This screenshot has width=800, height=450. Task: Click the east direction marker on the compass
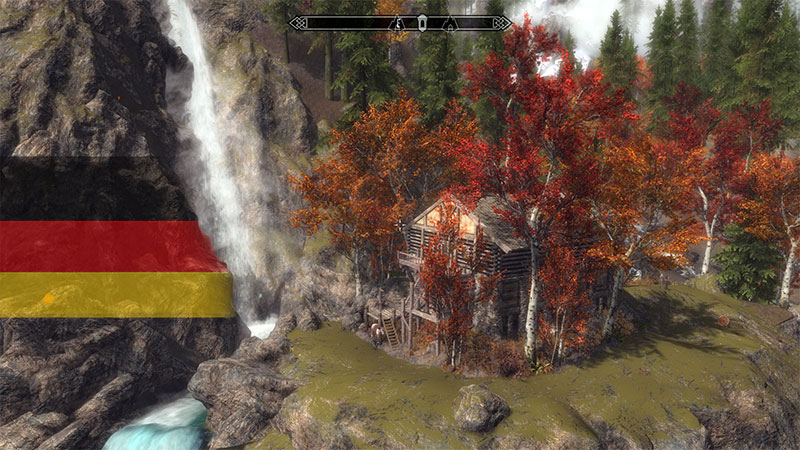(398, 22)
